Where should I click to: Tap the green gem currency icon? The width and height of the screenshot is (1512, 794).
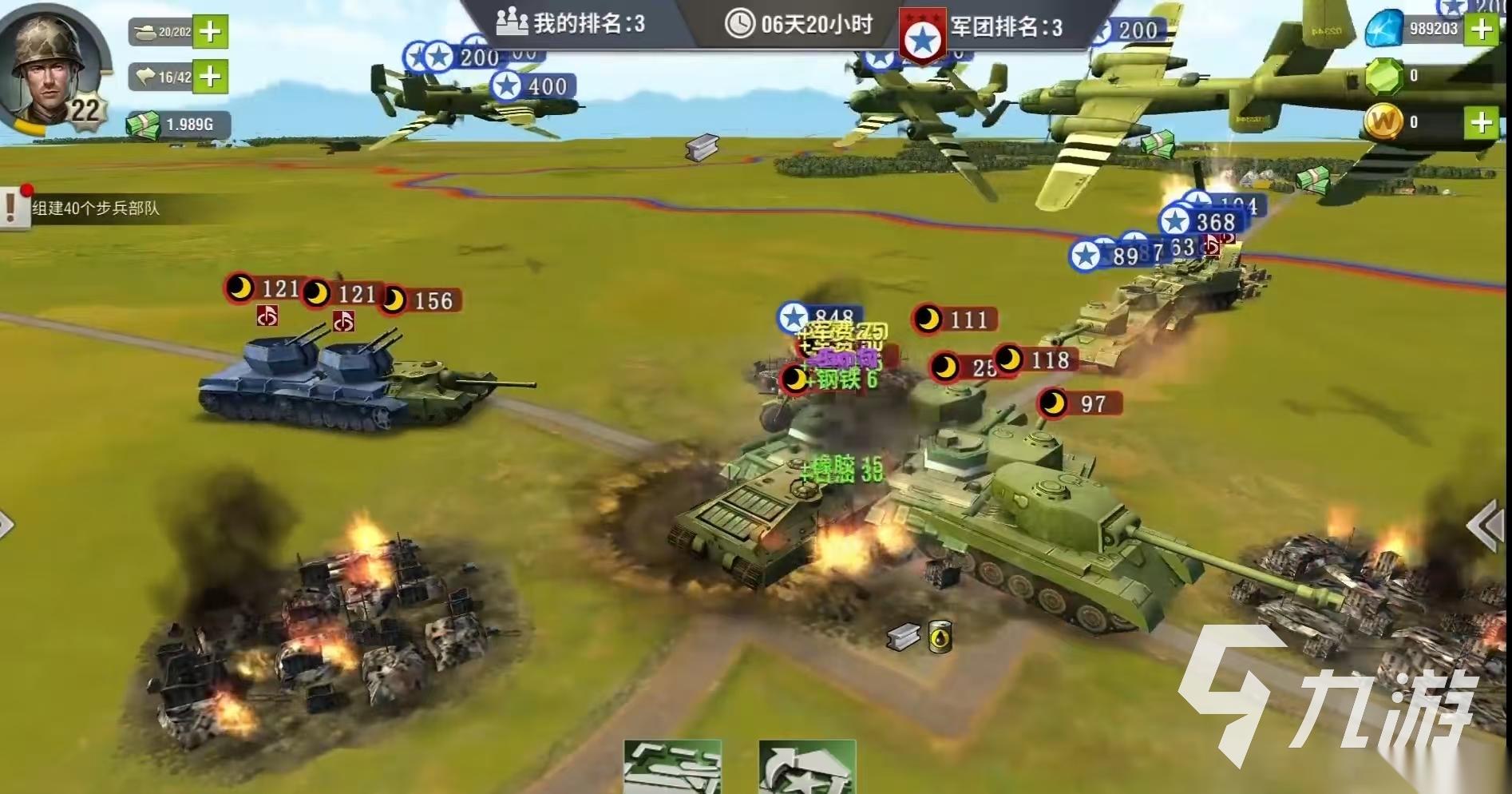1384,77
